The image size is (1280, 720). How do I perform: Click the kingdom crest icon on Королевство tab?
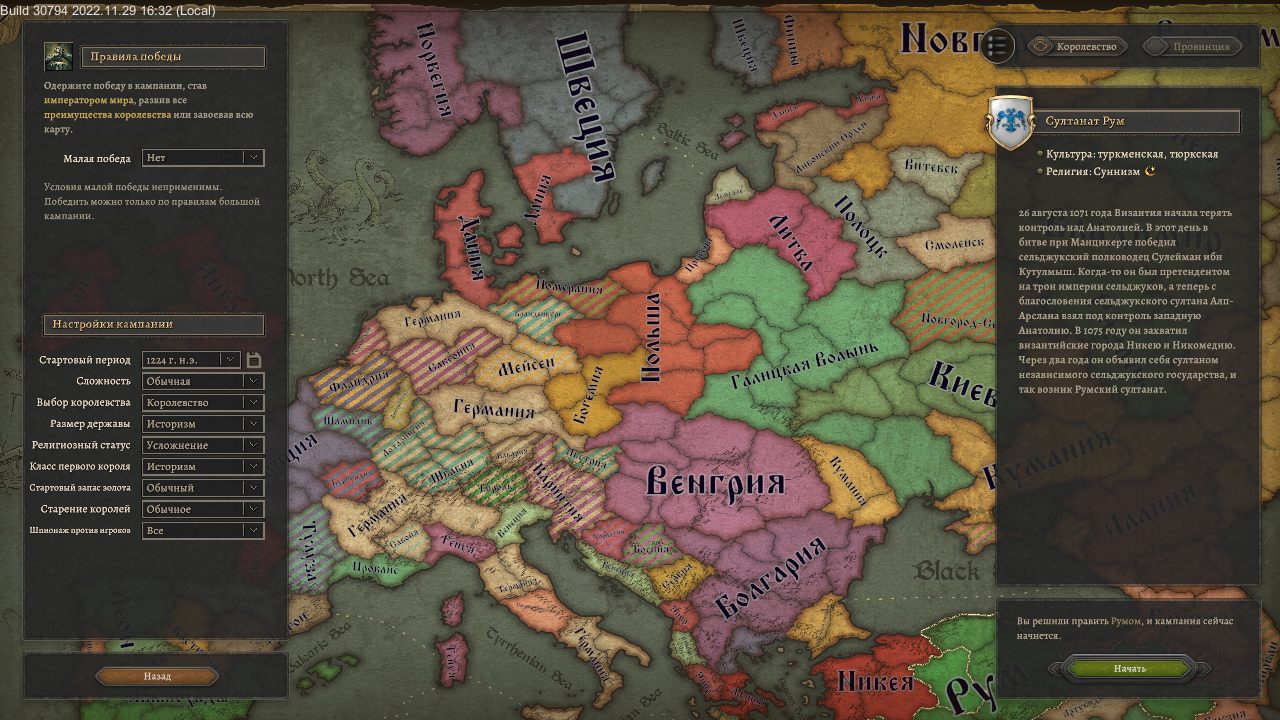click(x=1042, y=46)
